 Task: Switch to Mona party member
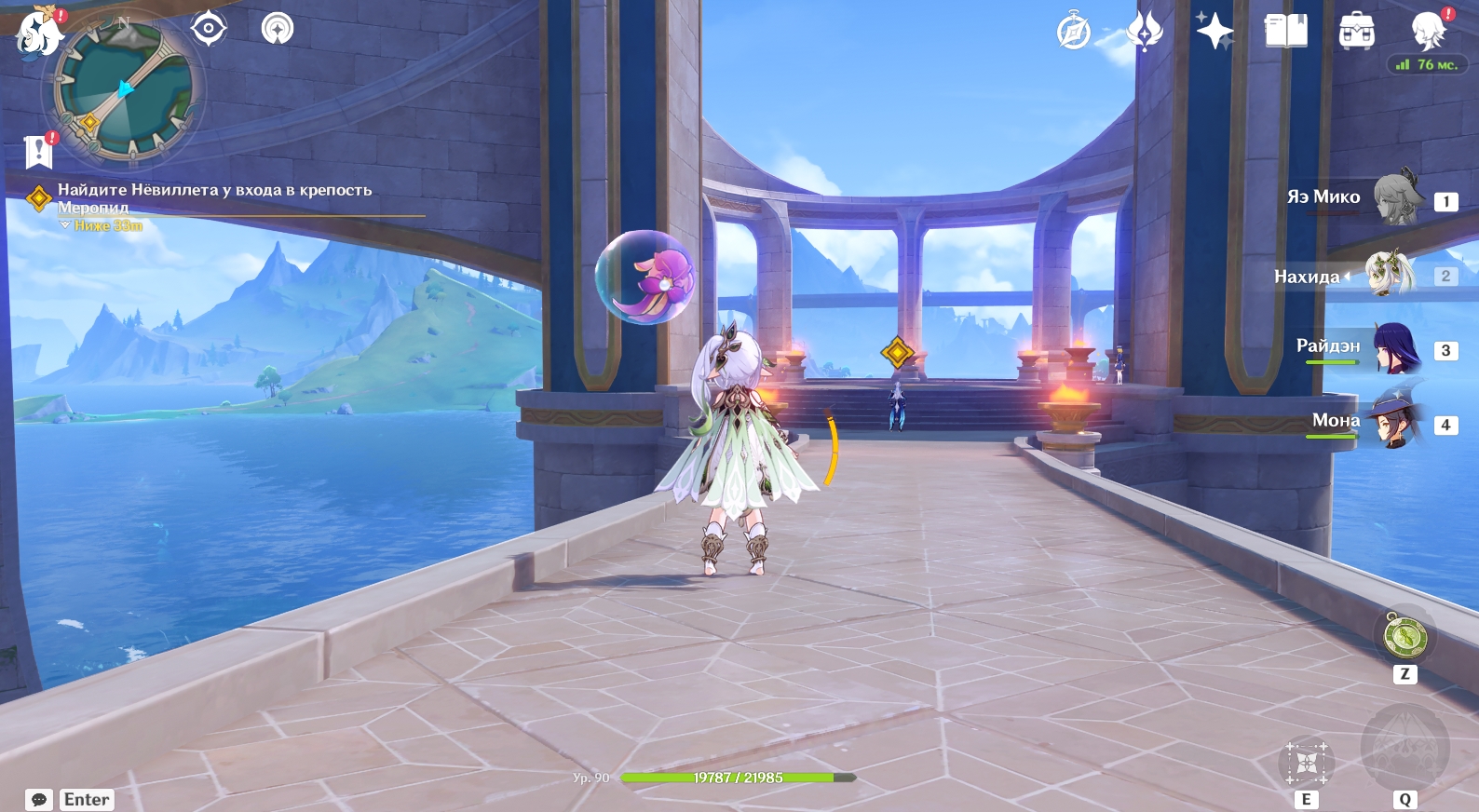(1395, 423)
